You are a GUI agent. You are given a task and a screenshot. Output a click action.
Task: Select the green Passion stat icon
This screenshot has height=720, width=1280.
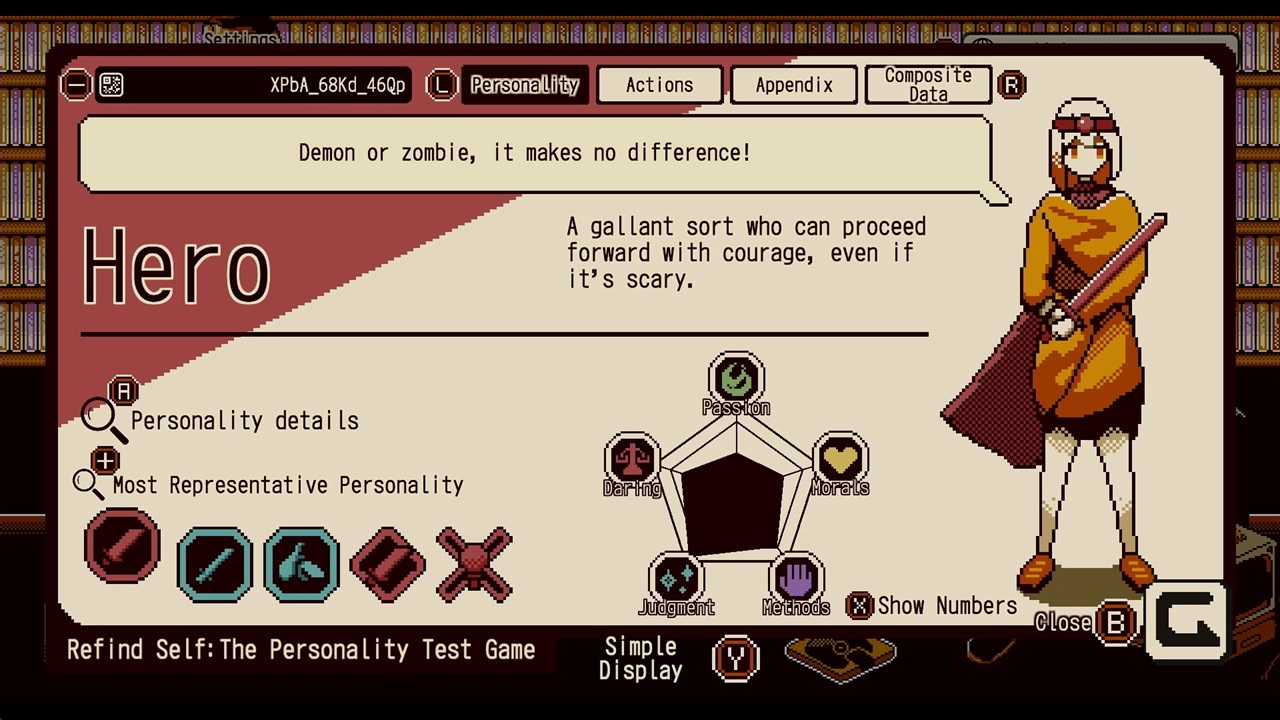(x=736, y=377)
